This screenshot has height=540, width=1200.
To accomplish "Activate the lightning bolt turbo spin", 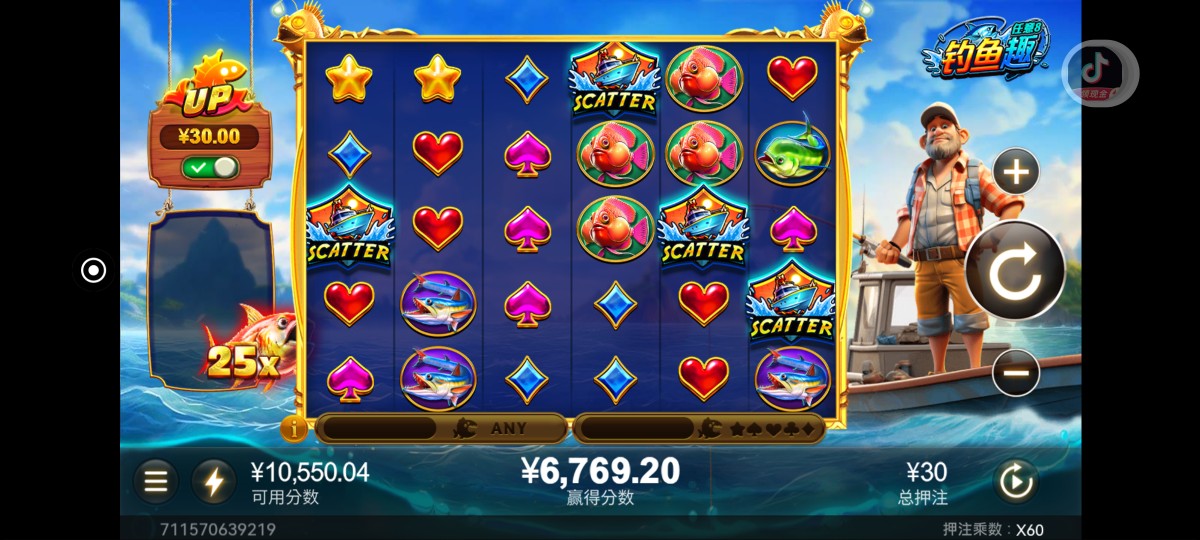I will [x=213, y=482].
